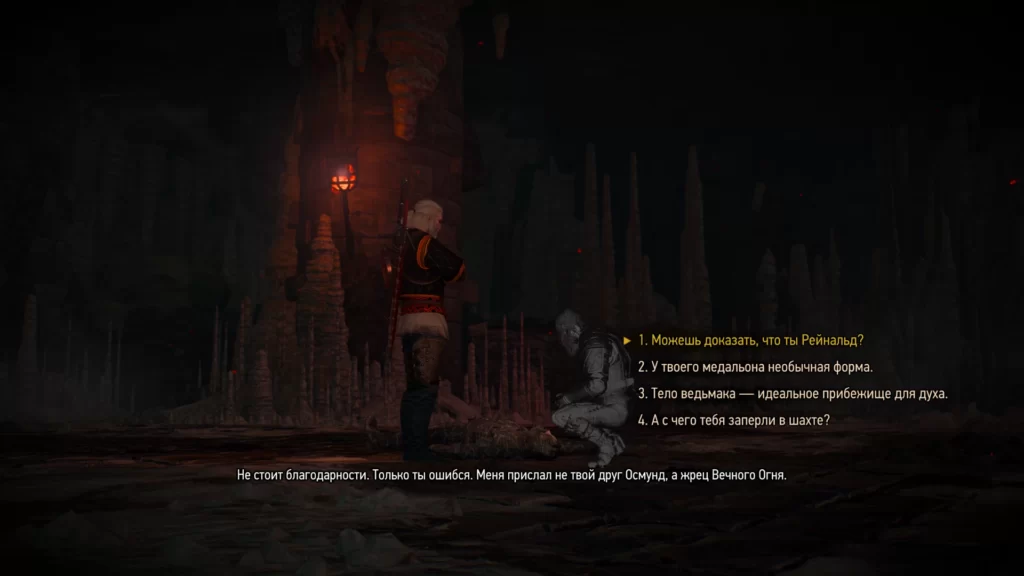Image resolution: width=1024 pixels, height=576 pixels.
Task: Pick the reply about "Тело ведьмака"
Action: (x=792, y=393)
